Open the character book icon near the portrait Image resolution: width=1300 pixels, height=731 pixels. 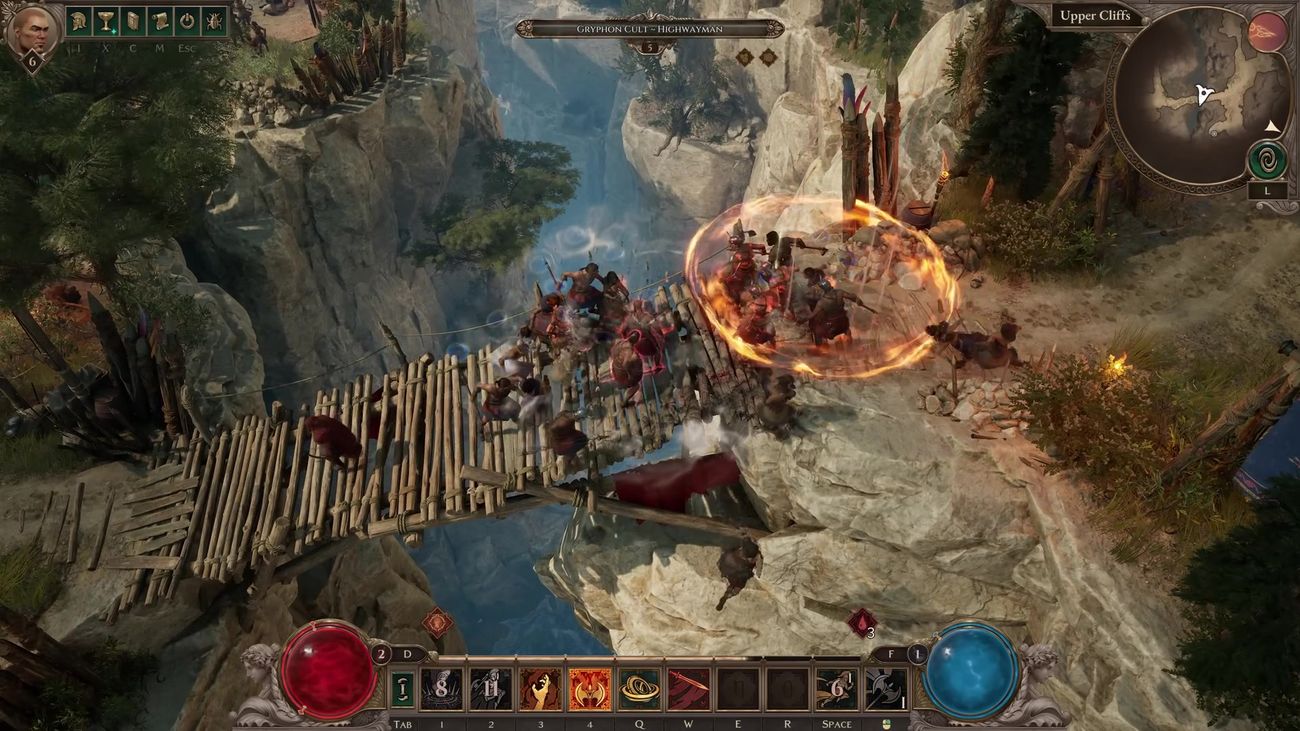[134, 23]
